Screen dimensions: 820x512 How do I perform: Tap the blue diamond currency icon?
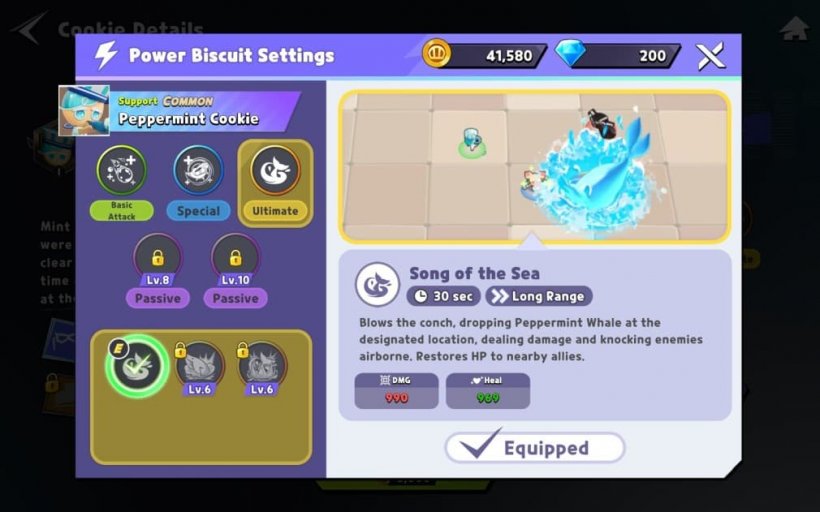tap(571, 55)
